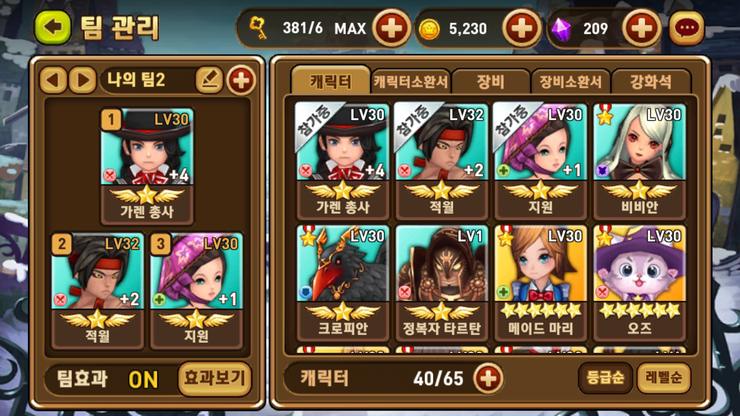Open the 캐릭터소환서 tab

click(410, 81)
